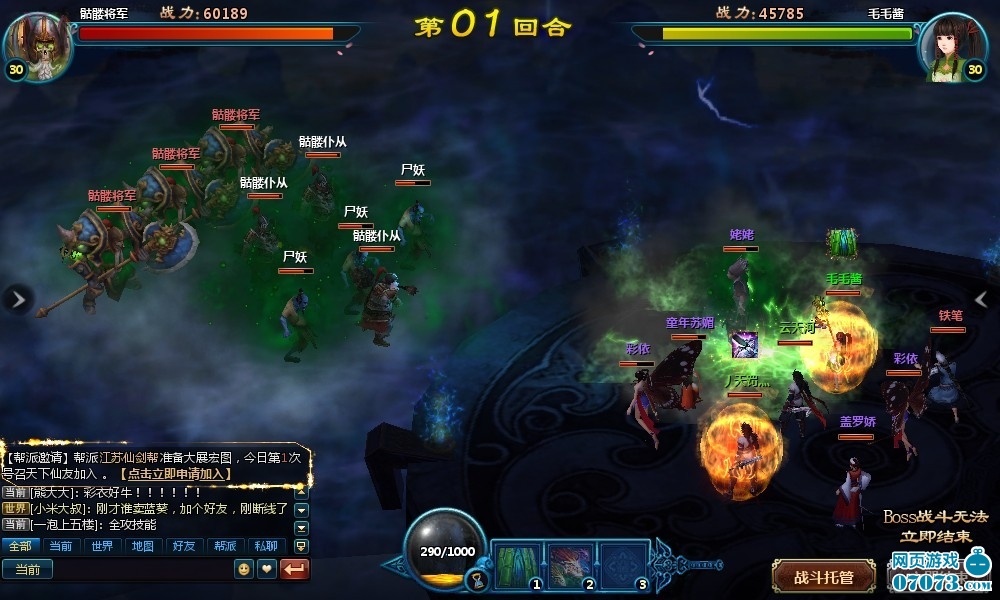Open the 私聊 private chat tab
This screenshot has height=600, width=1000.
(264, 546)
